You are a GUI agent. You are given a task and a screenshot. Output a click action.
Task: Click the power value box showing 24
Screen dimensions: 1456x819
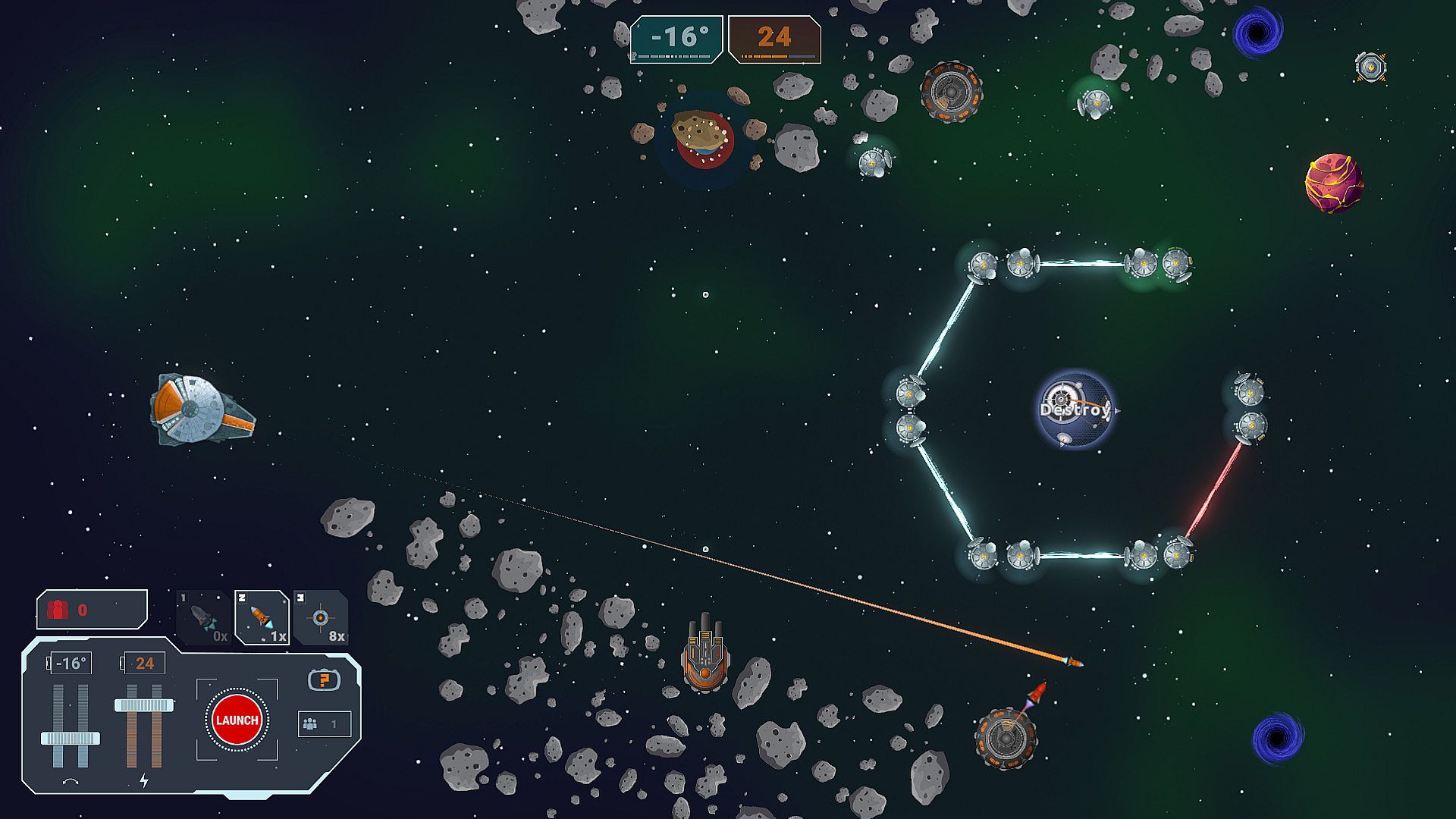pos(144,664)
